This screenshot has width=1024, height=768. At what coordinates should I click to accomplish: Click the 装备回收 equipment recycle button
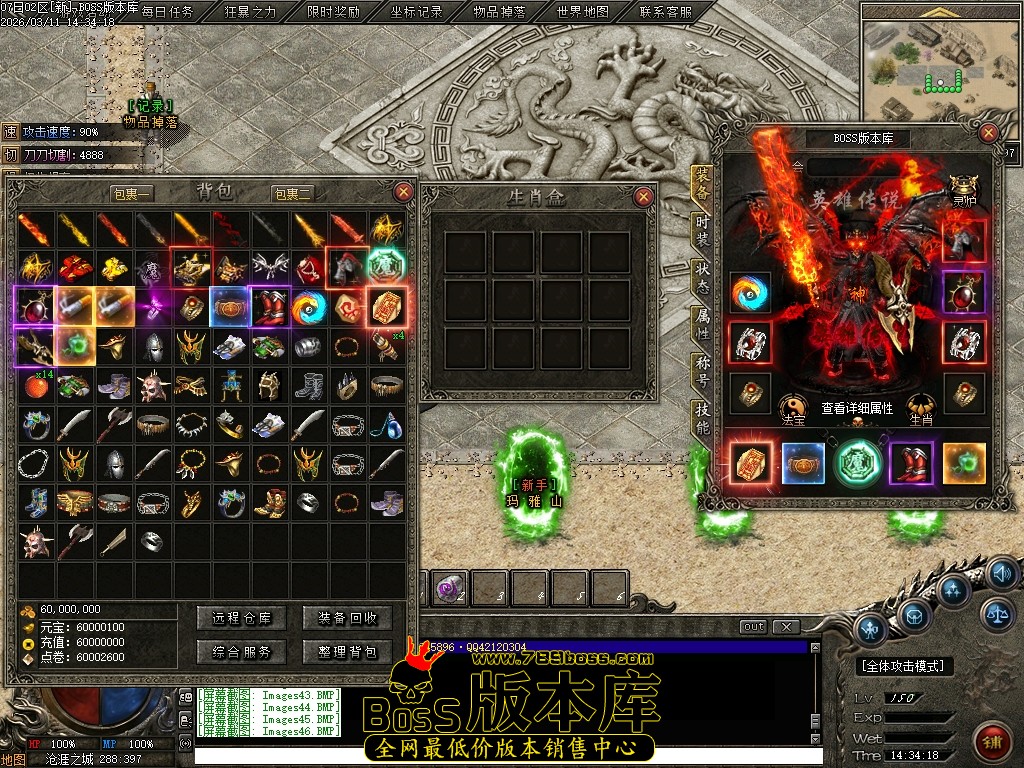[347, 618]
